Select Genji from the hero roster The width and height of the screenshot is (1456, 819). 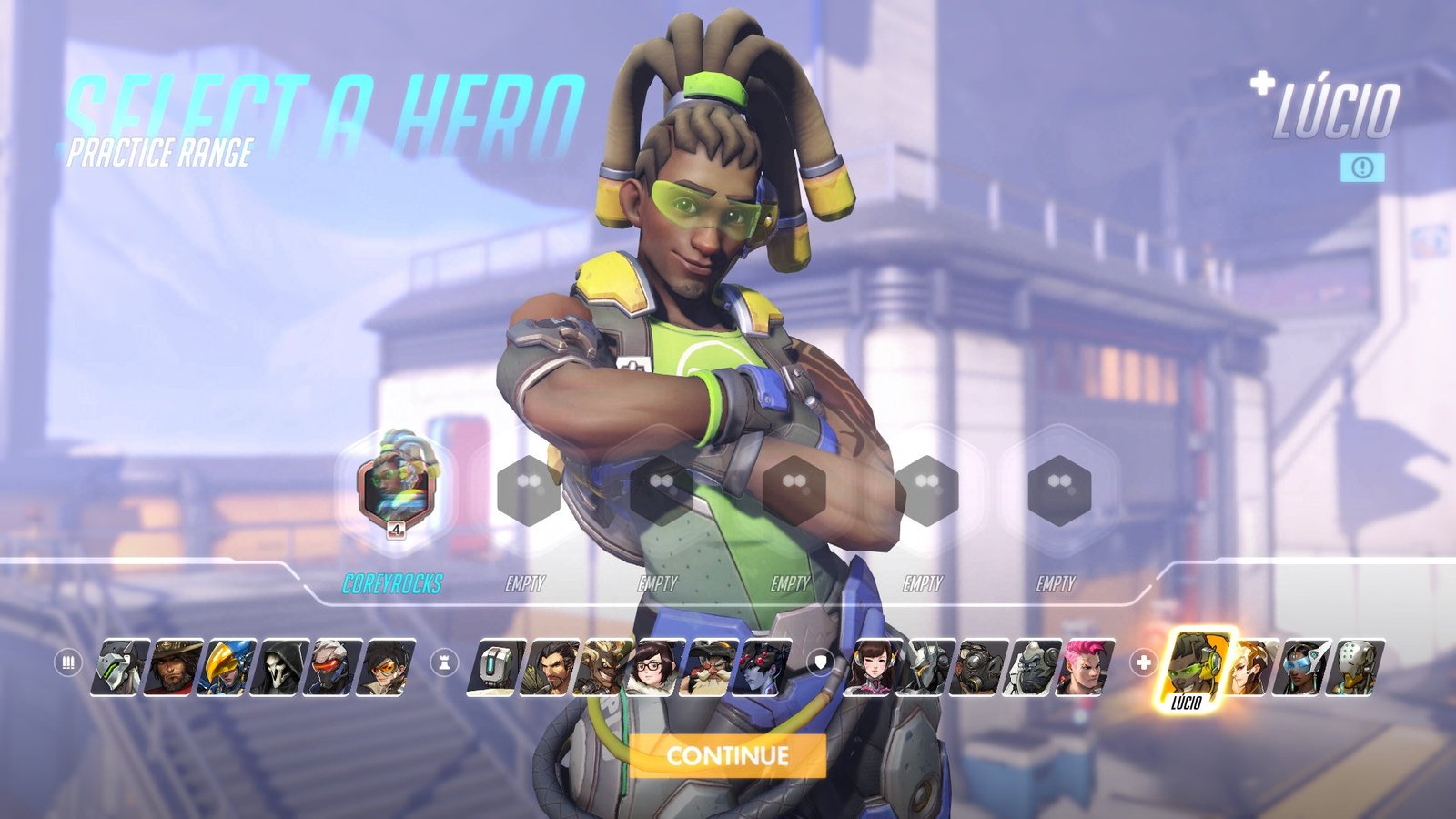point(121,667)
